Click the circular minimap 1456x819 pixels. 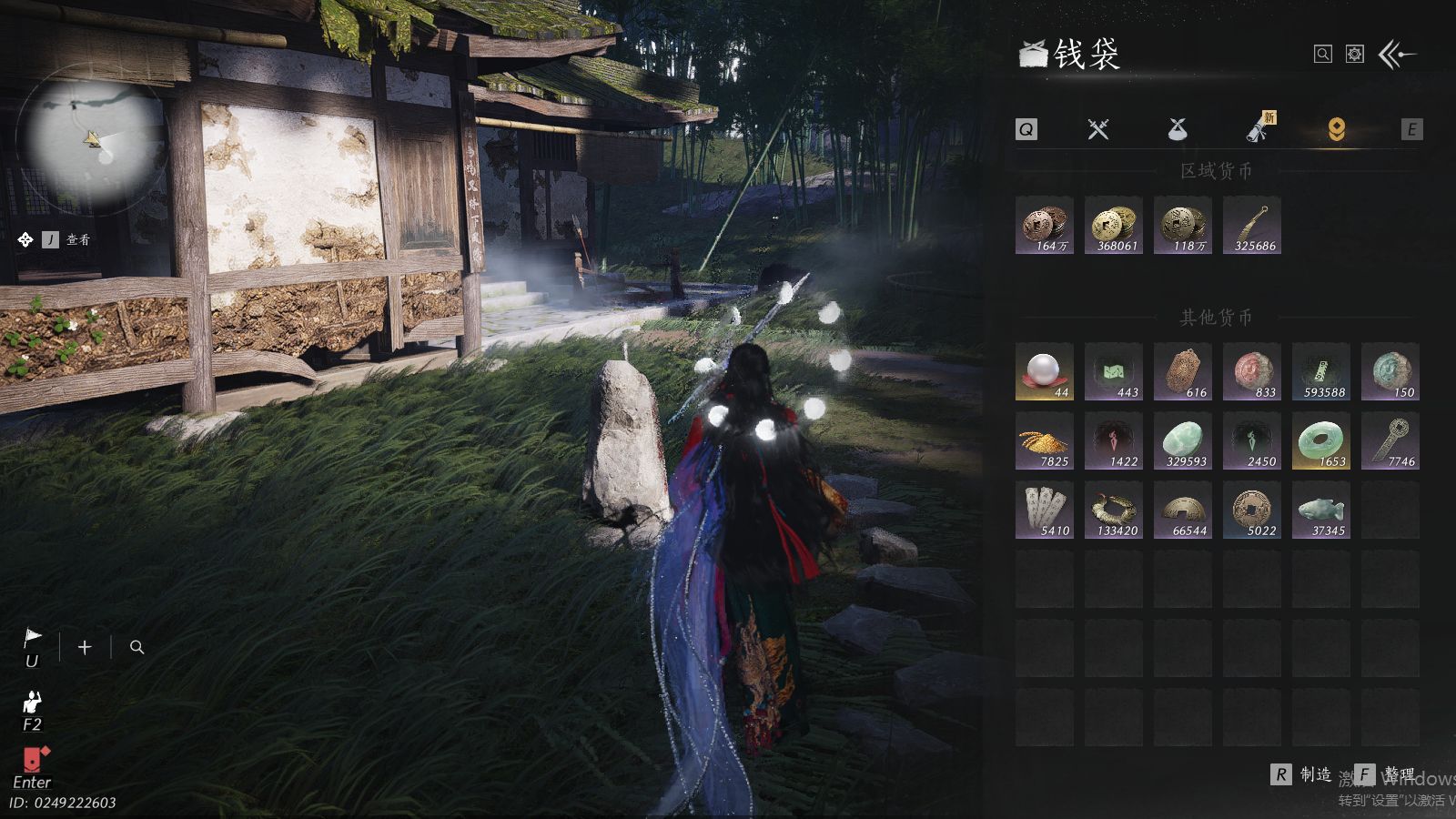point(94,139)
